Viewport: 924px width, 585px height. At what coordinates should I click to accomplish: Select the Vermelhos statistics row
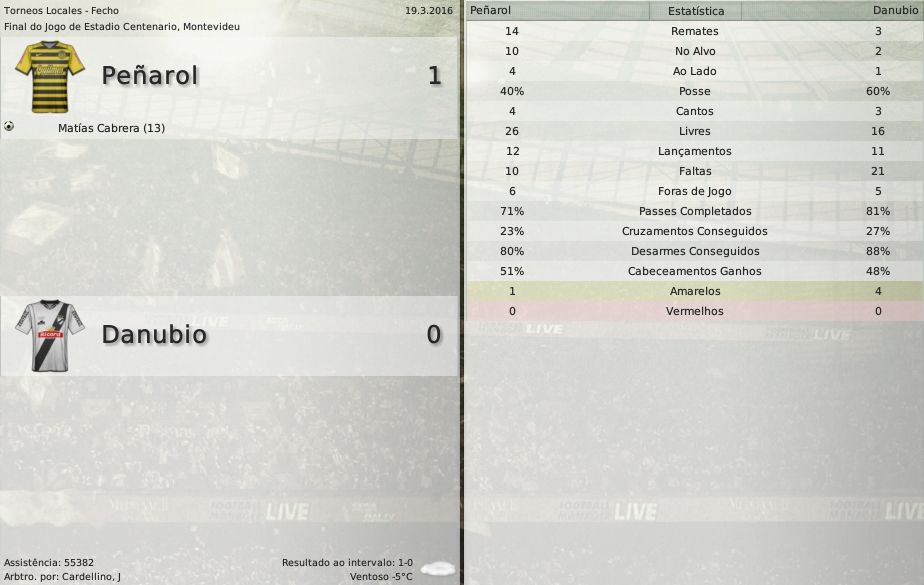[x=694, y=311]
